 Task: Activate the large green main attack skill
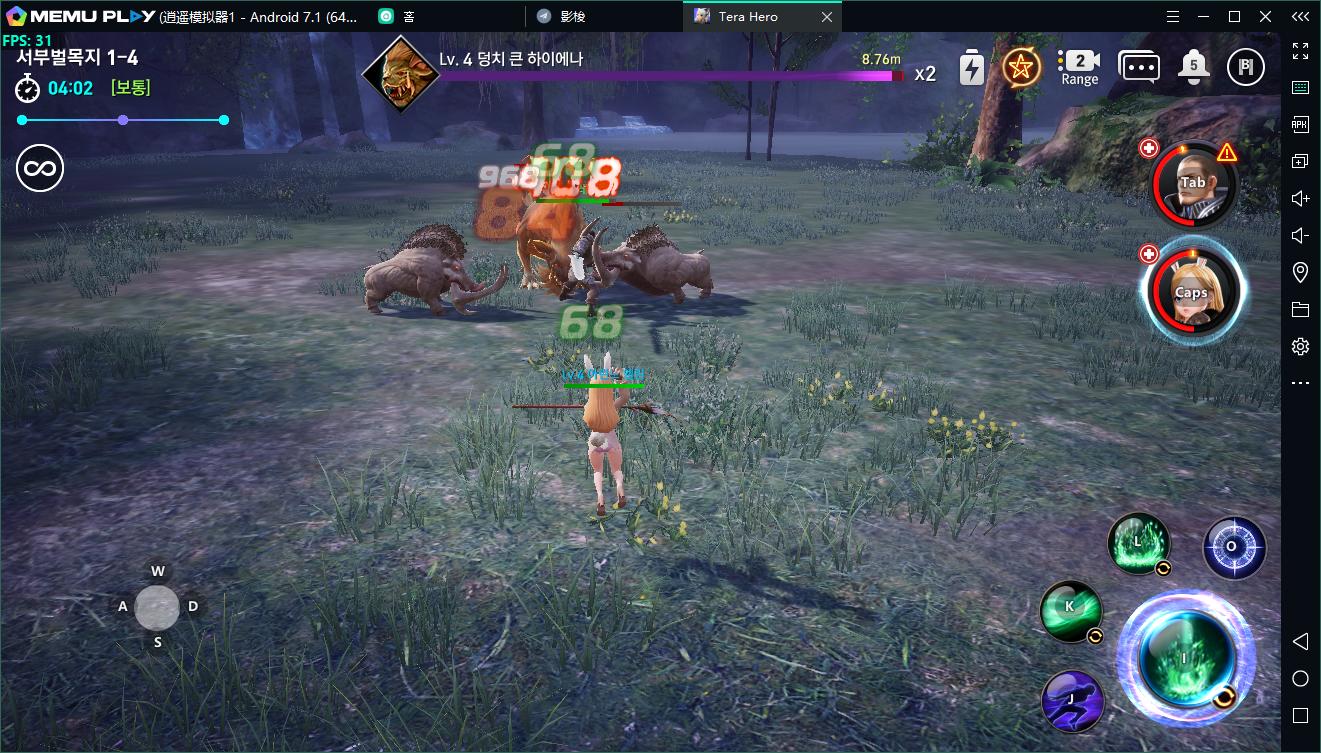1184,656
